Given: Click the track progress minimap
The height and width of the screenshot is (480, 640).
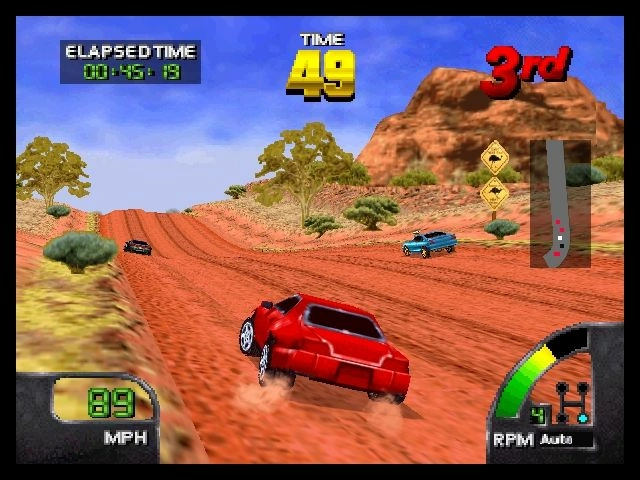Looking at the screenshot, I should [559, 204].
